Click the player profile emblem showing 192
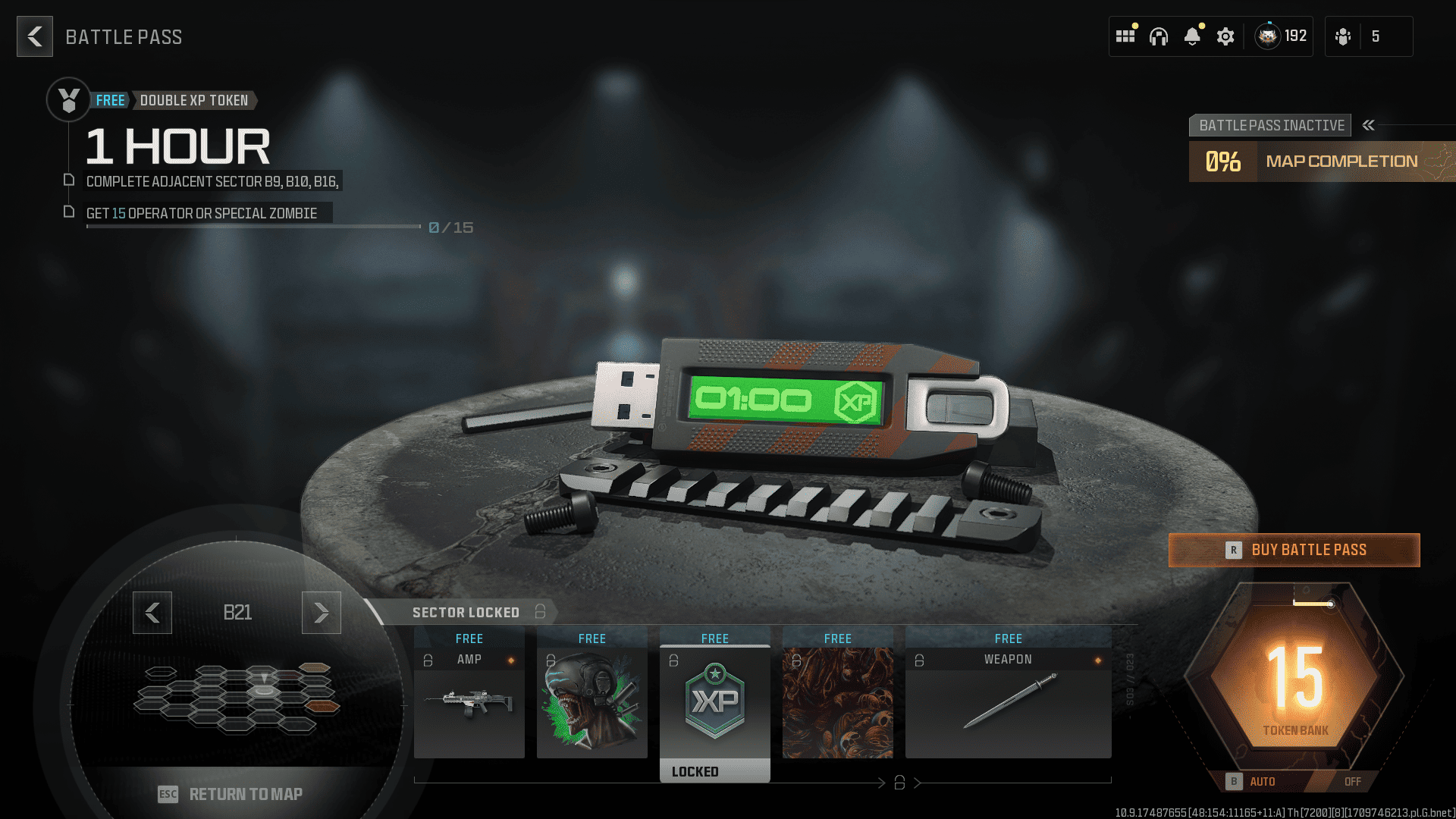Image resolution: width=1456 pixels, height=819 pixels. pos(1282,36)
